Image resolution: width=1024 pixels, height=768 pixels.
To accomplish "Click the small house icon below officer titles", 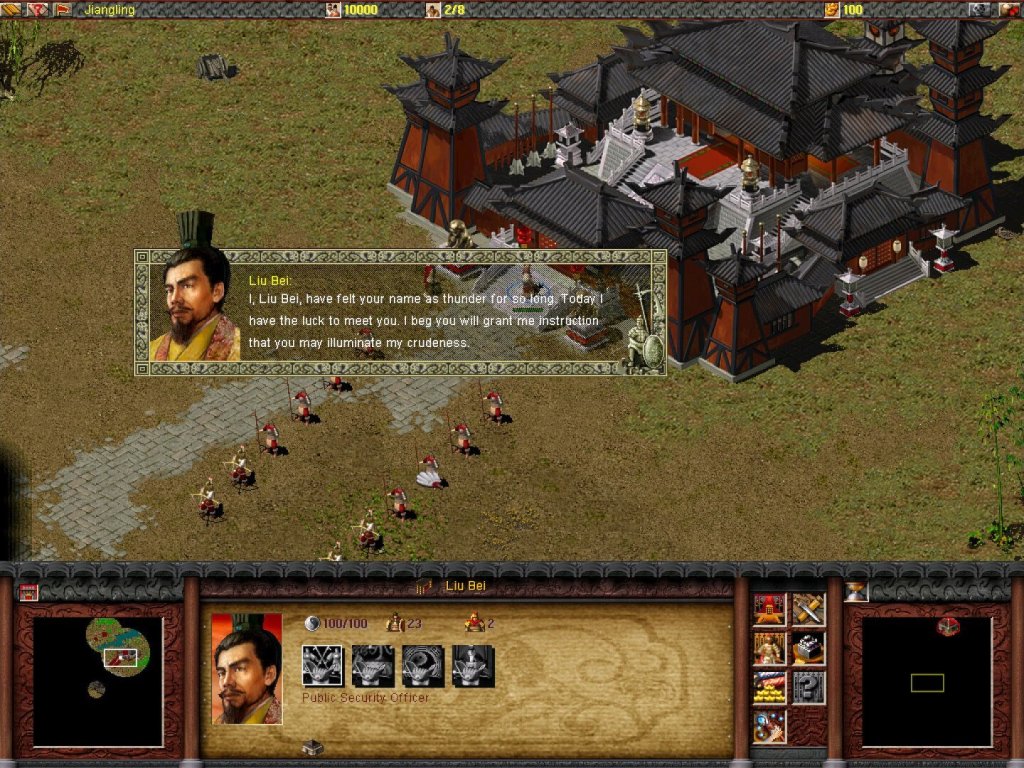I will [312, 747].
